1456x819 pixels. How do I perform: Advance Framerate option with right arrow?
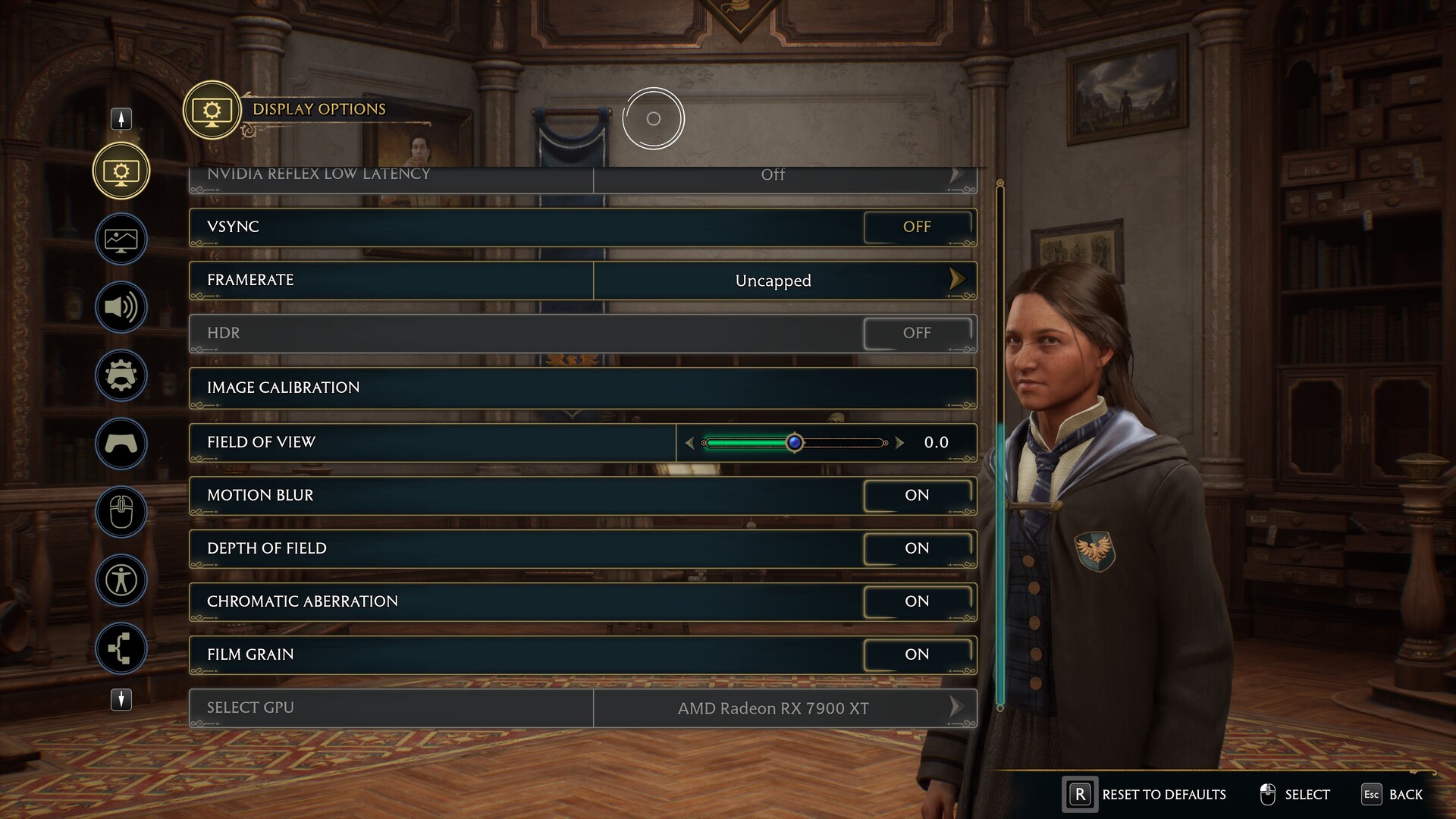click(x=957, y=280)
